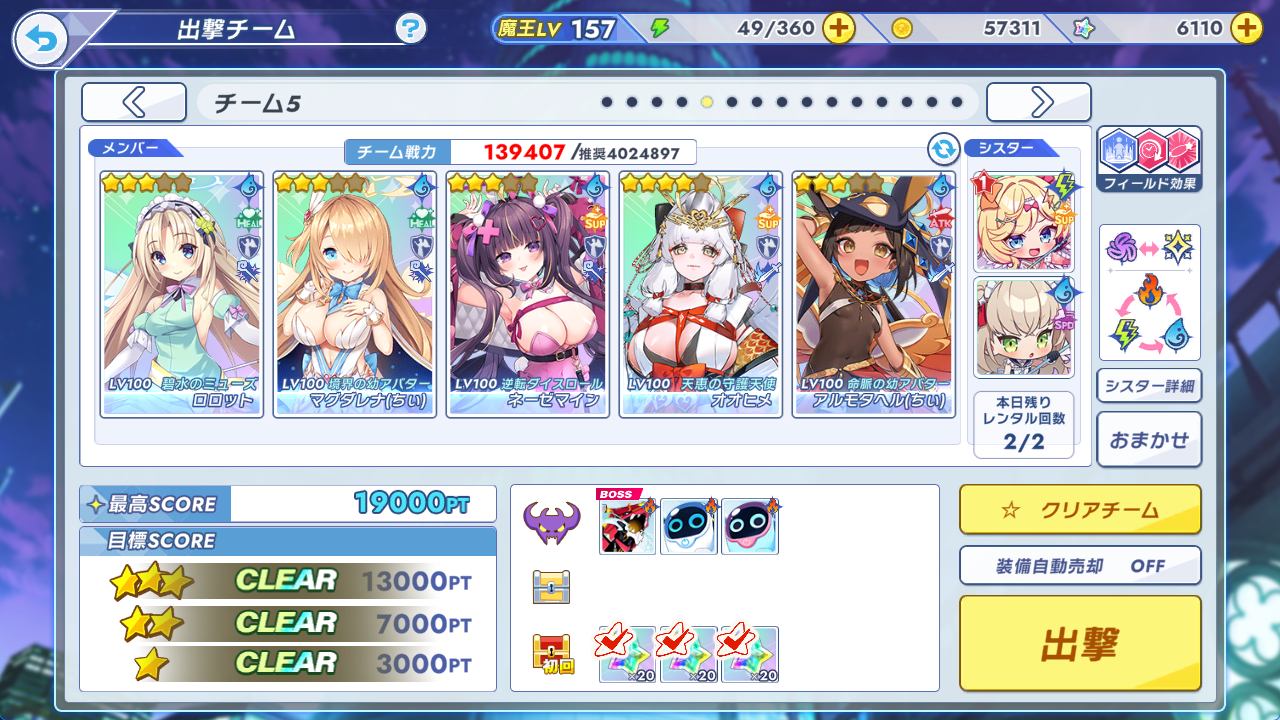Add gems with the plus button
Image resolution: width=1280 pixels, height=720 pixels.
1245,29
